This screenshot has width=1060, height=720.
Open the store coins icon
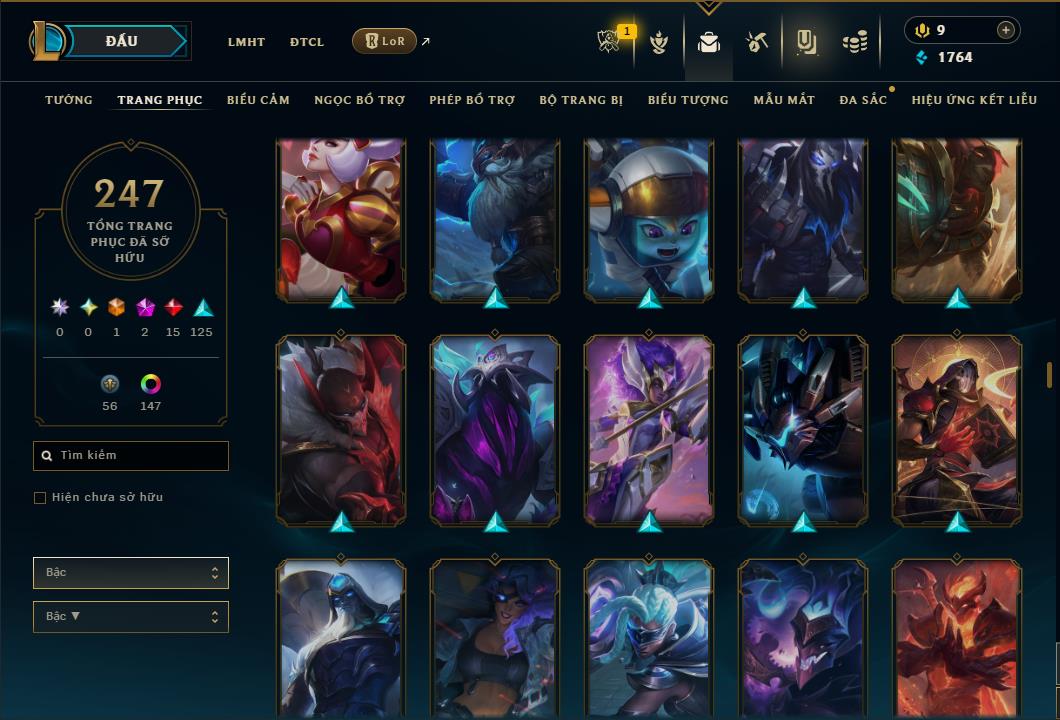tap(854, 42)
